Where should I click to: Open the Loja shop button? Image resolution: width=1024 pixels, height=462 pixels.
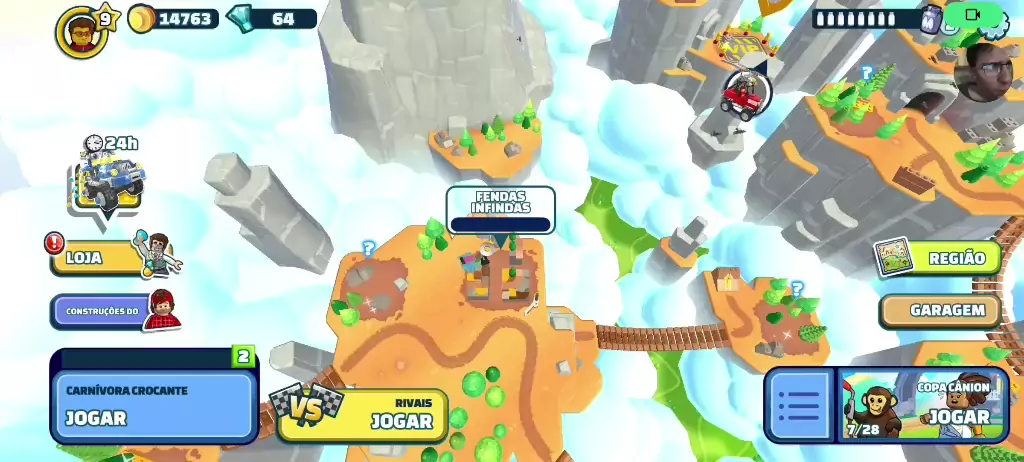[98, 257]
